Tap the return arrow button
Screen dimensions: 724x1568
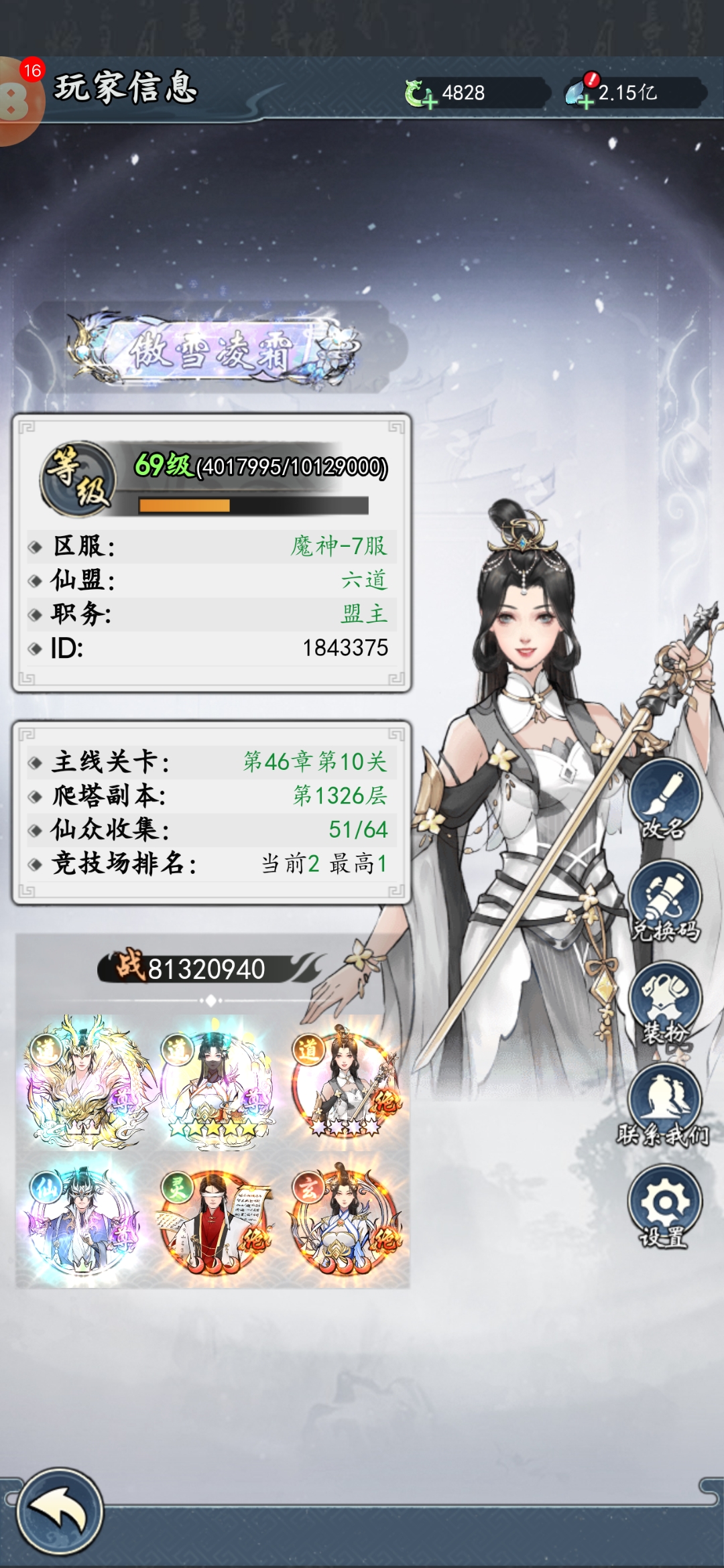tap(59, 1511)
